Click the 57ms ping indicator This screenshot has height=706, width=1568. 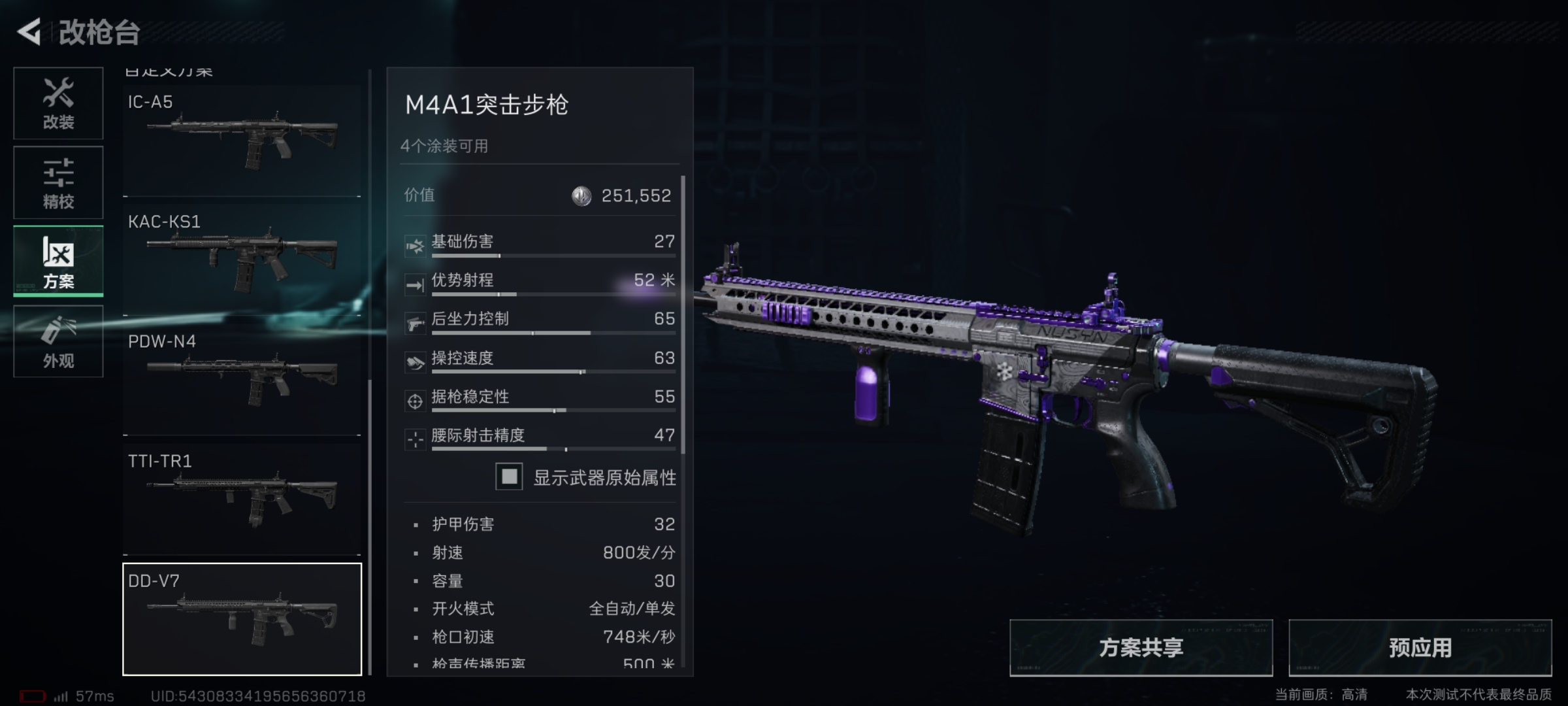(80, 695)
